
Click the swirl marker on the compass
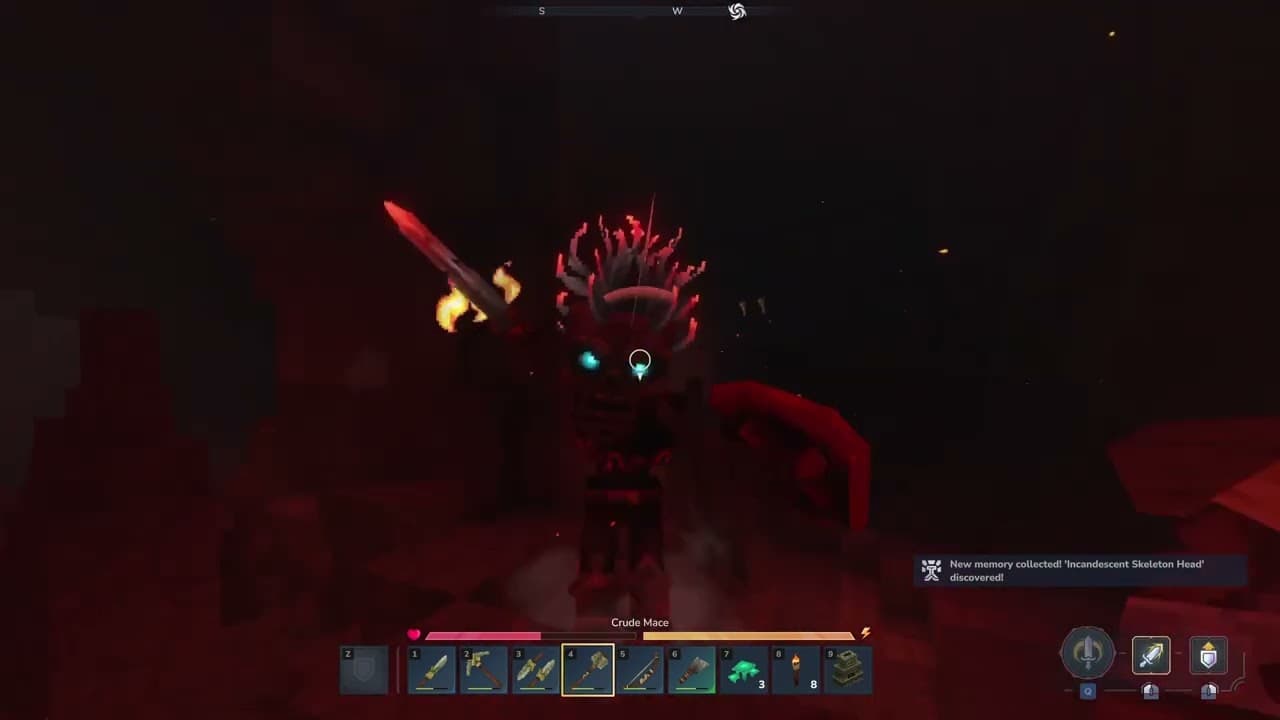[x=737, y=11]
